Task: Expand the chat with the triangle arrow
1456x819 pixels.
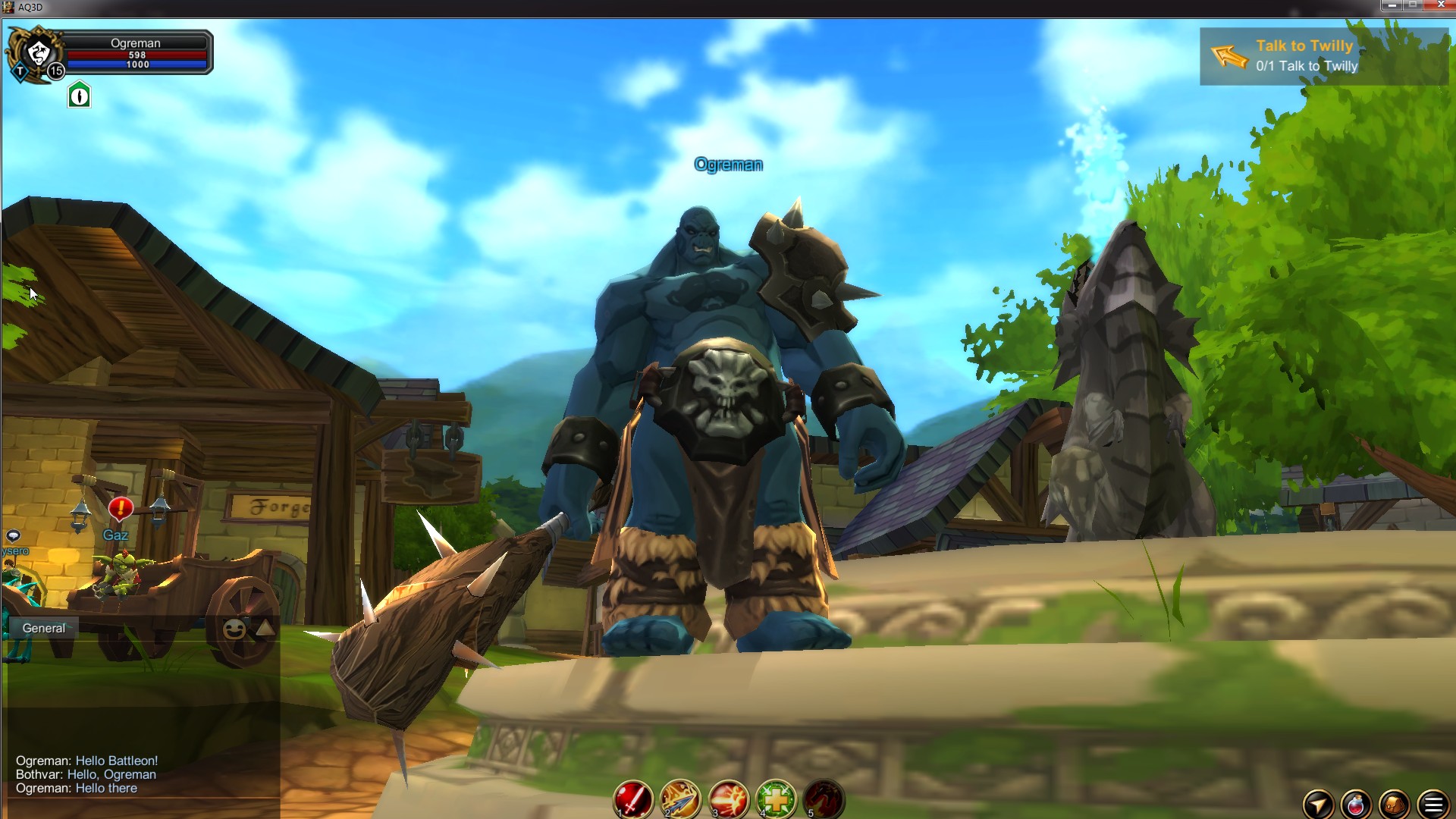Action: tap(265, 627)
